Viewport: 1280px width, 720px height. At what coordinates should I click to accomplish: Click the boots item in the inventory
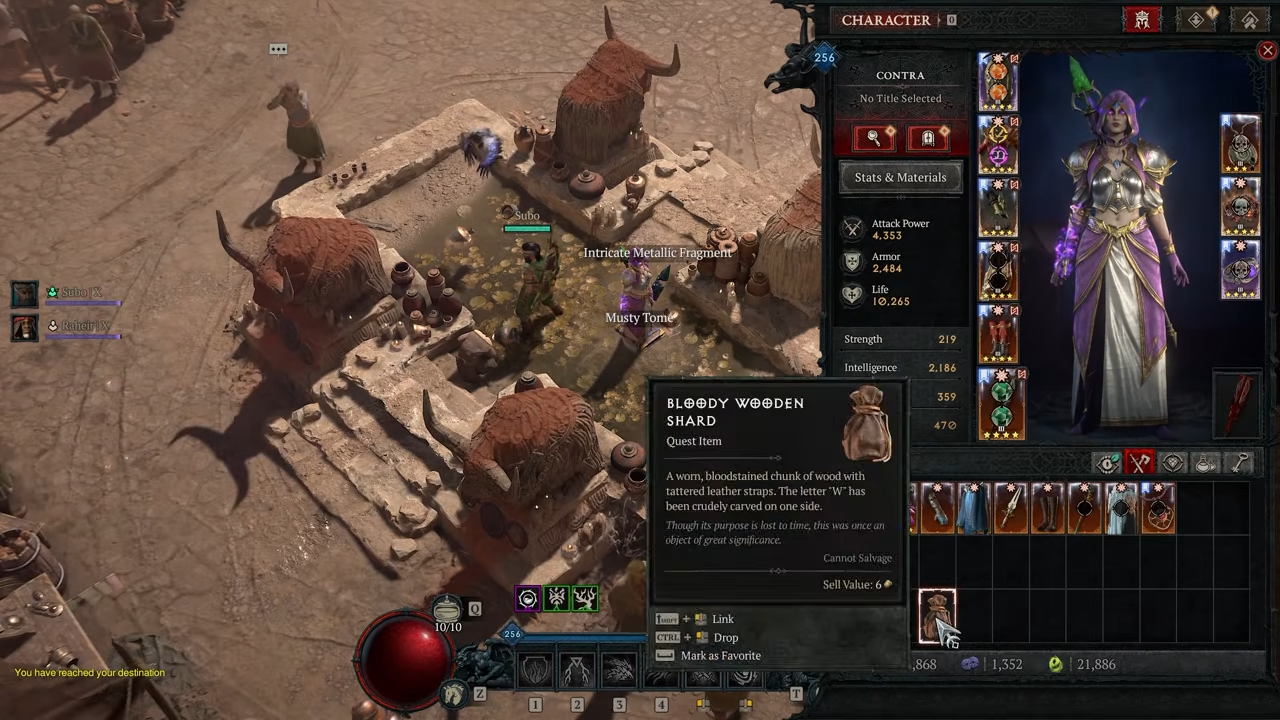coord(1047,508)
